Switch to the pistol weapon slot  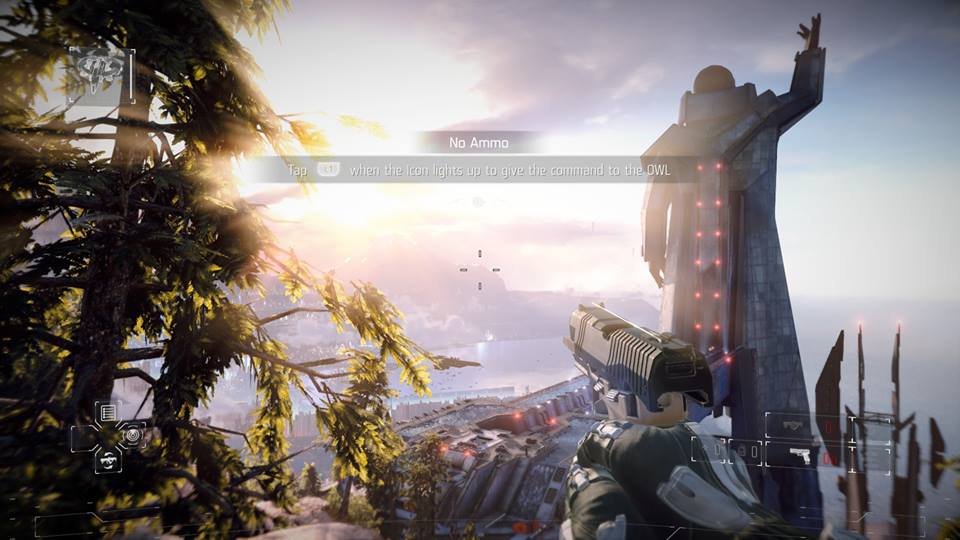(x=800, y=455)
